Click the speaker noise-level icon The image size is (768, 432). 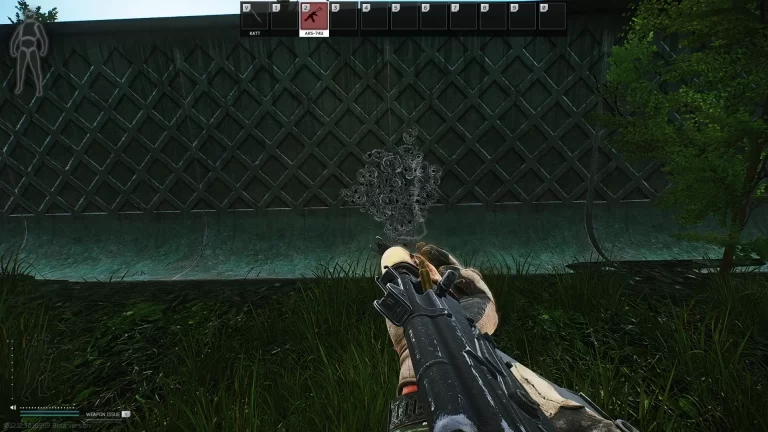[13, 408]
